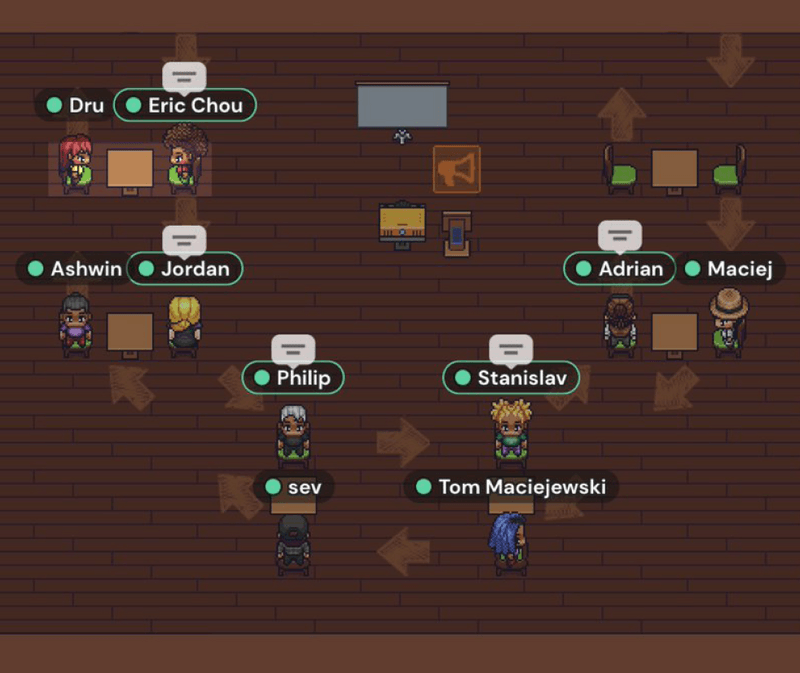Show the chat bubble above Adrian

click(x=620, y=237)
